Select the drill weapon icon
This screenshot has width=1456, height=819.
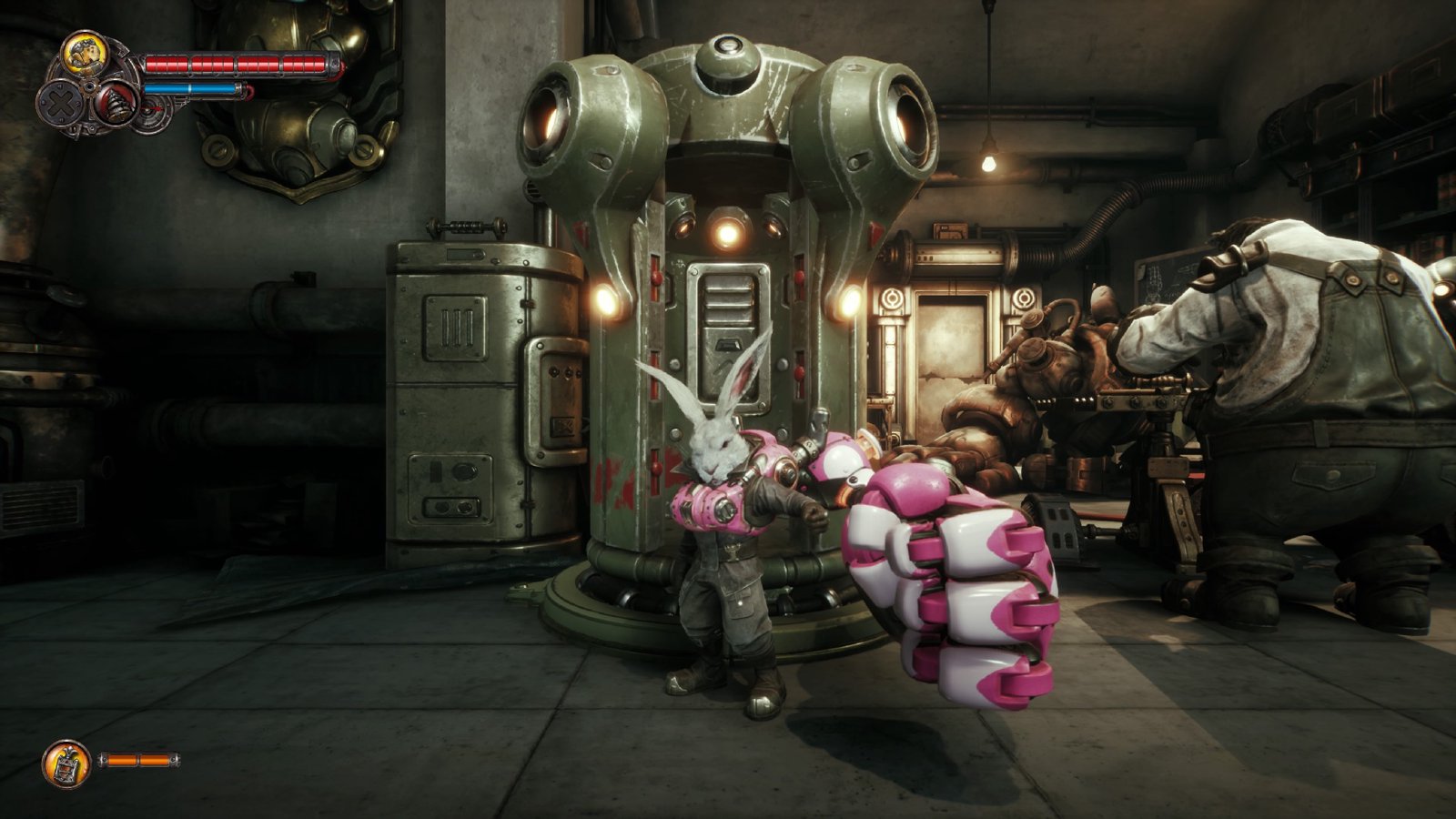[116, 102]
